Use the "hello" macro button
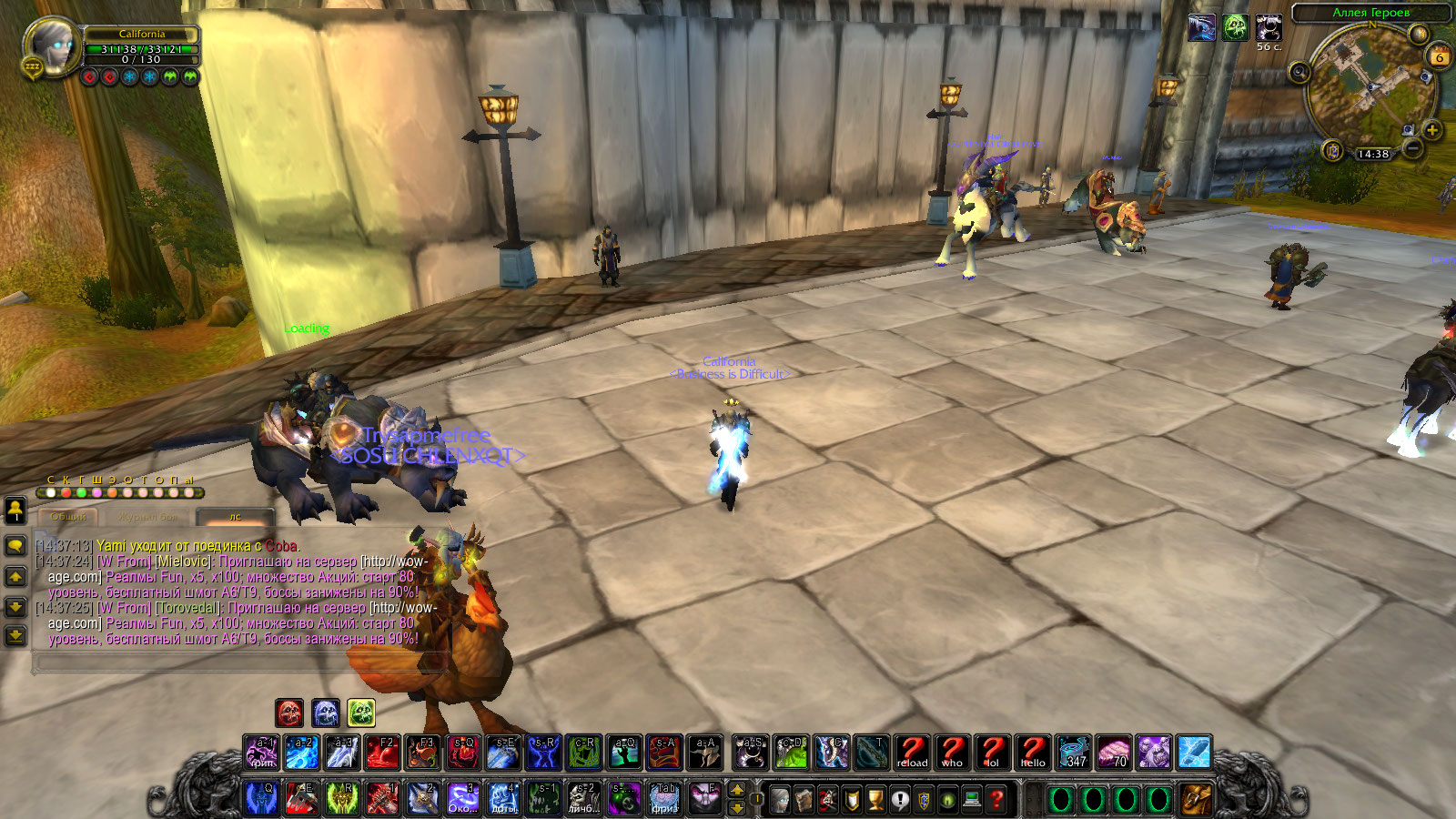The width and height of the screenshot is (1456, 819). pyautogui.click(x=1033, y=753)
